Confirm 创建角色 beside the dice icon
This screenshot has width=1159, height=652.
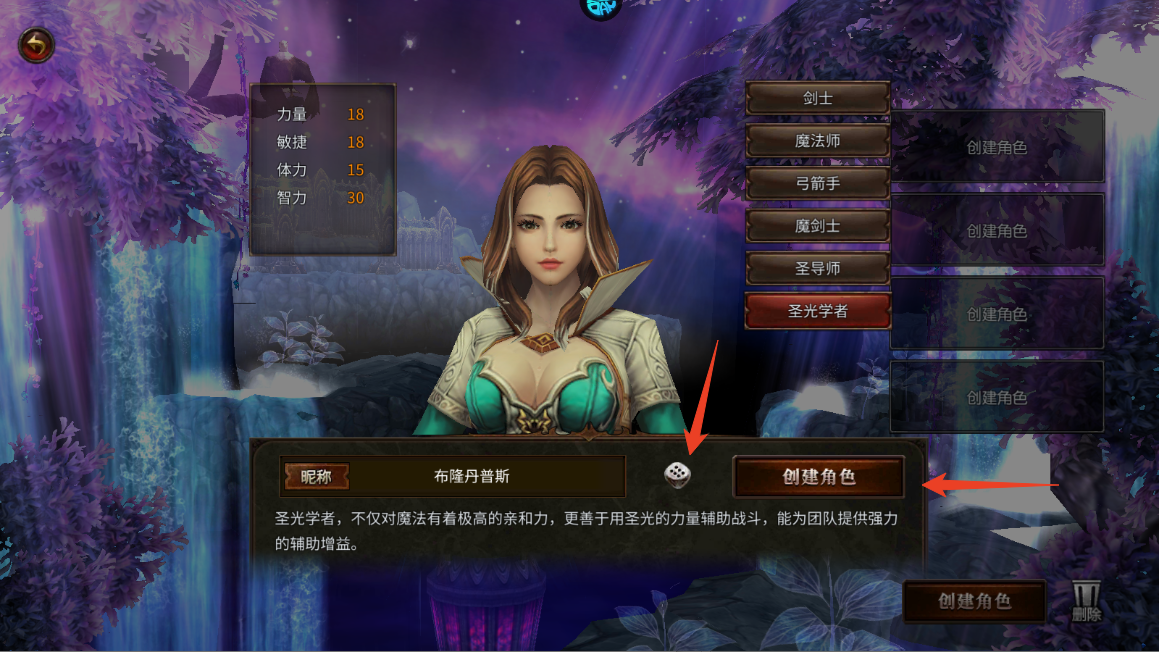click(x=818, y=477)
